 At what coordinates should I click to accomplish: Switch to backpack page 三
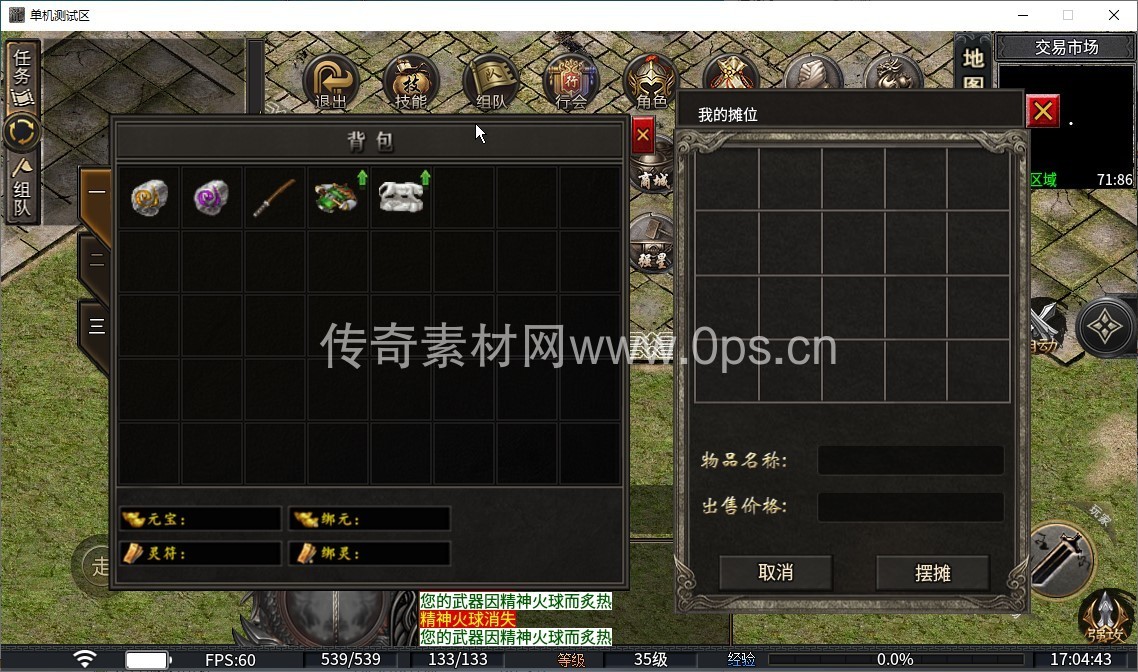[96, 325]
